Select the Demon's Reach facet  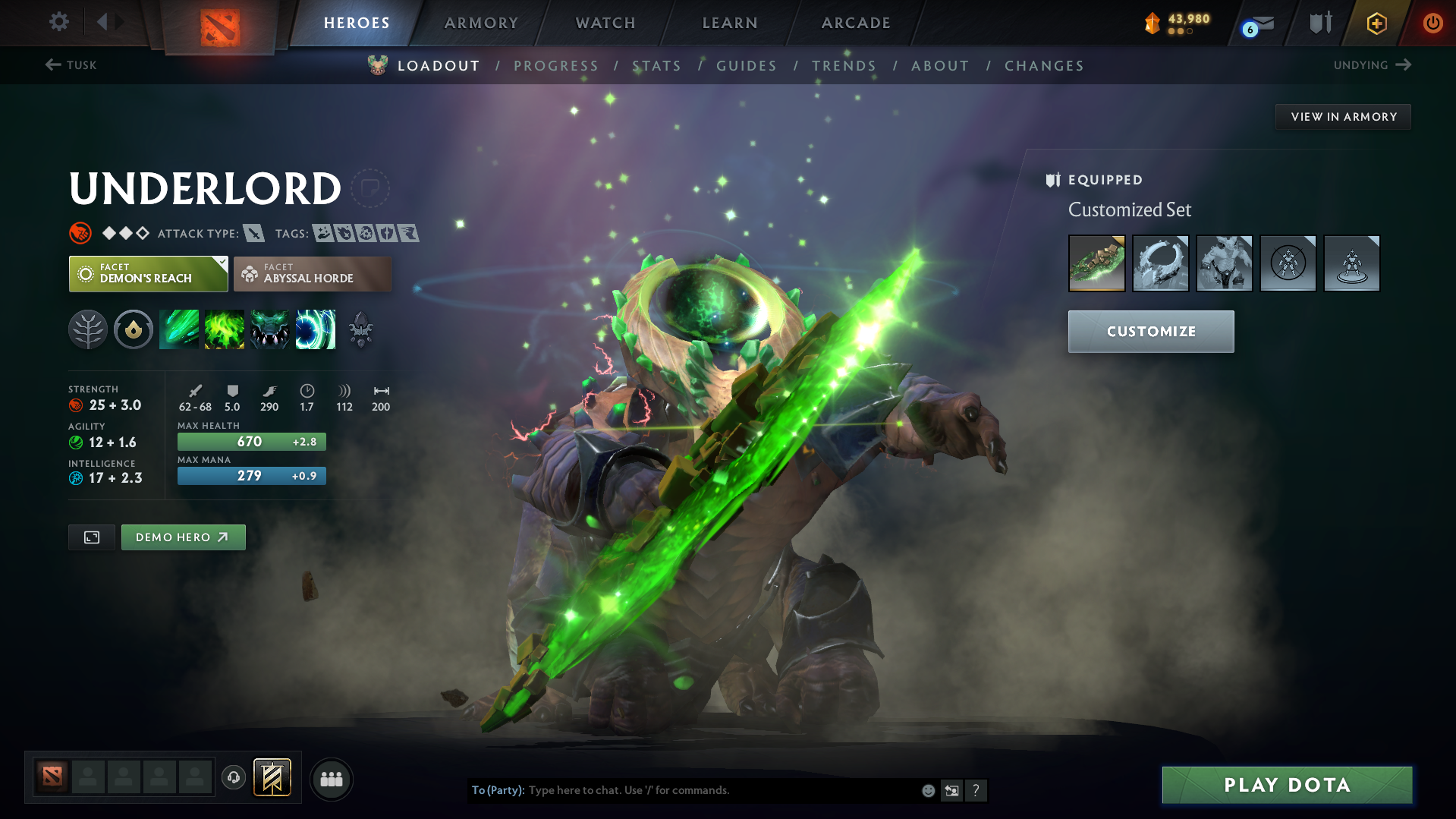click(x=147, y=273)
